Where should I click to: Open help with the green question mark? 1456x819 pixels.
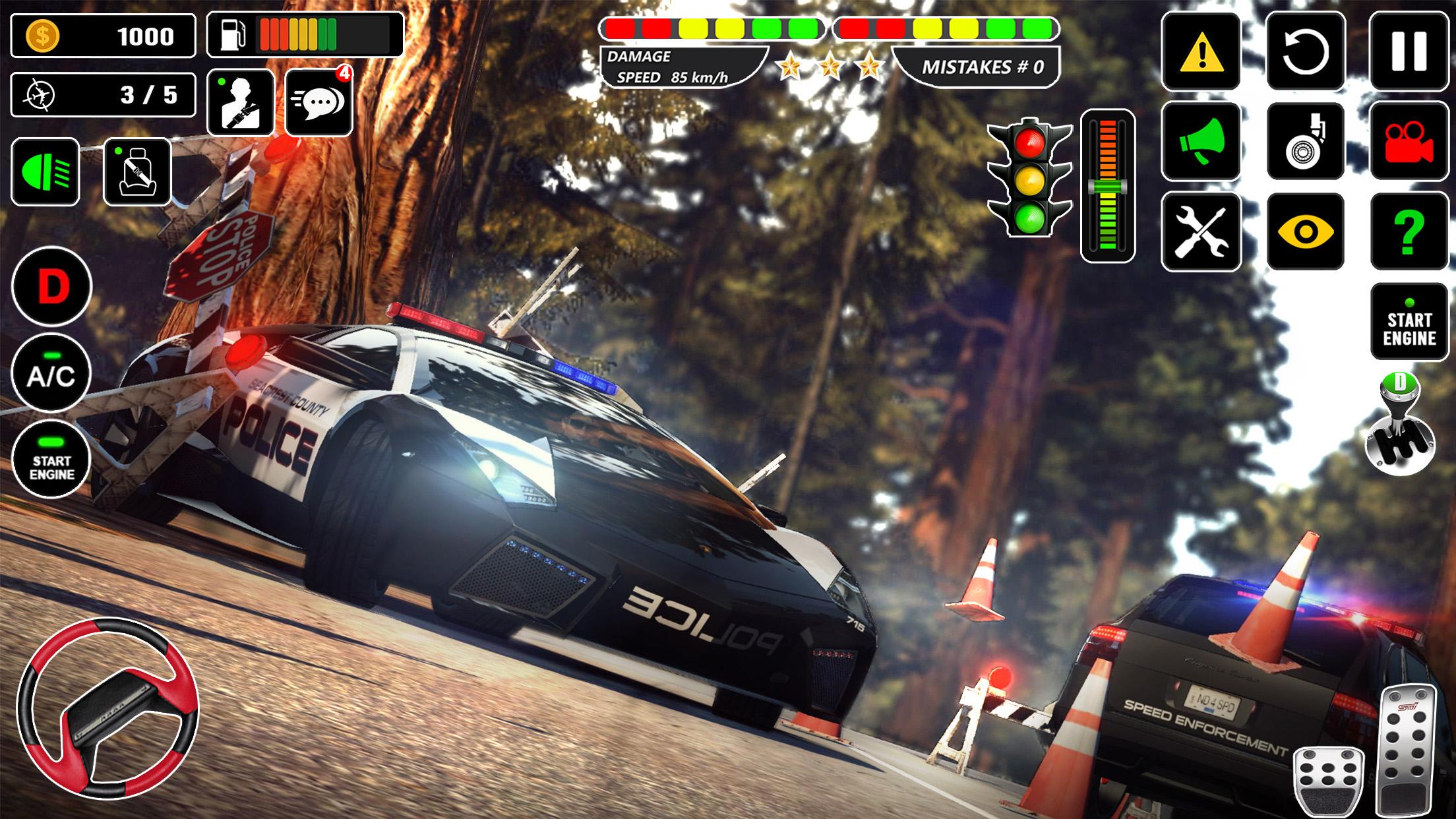coord(1409,231)
